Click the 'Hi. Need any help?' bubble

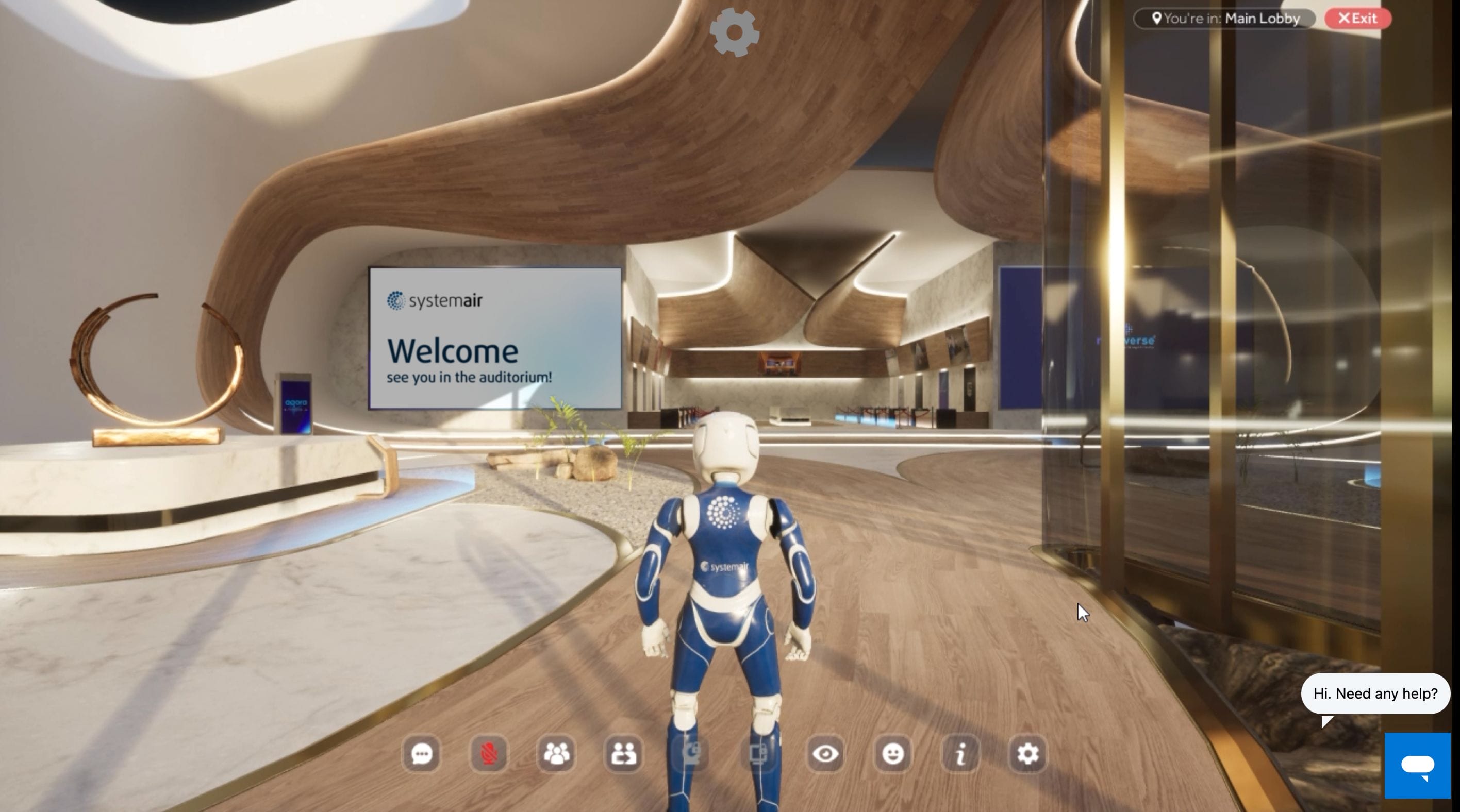coord(1375,693)
